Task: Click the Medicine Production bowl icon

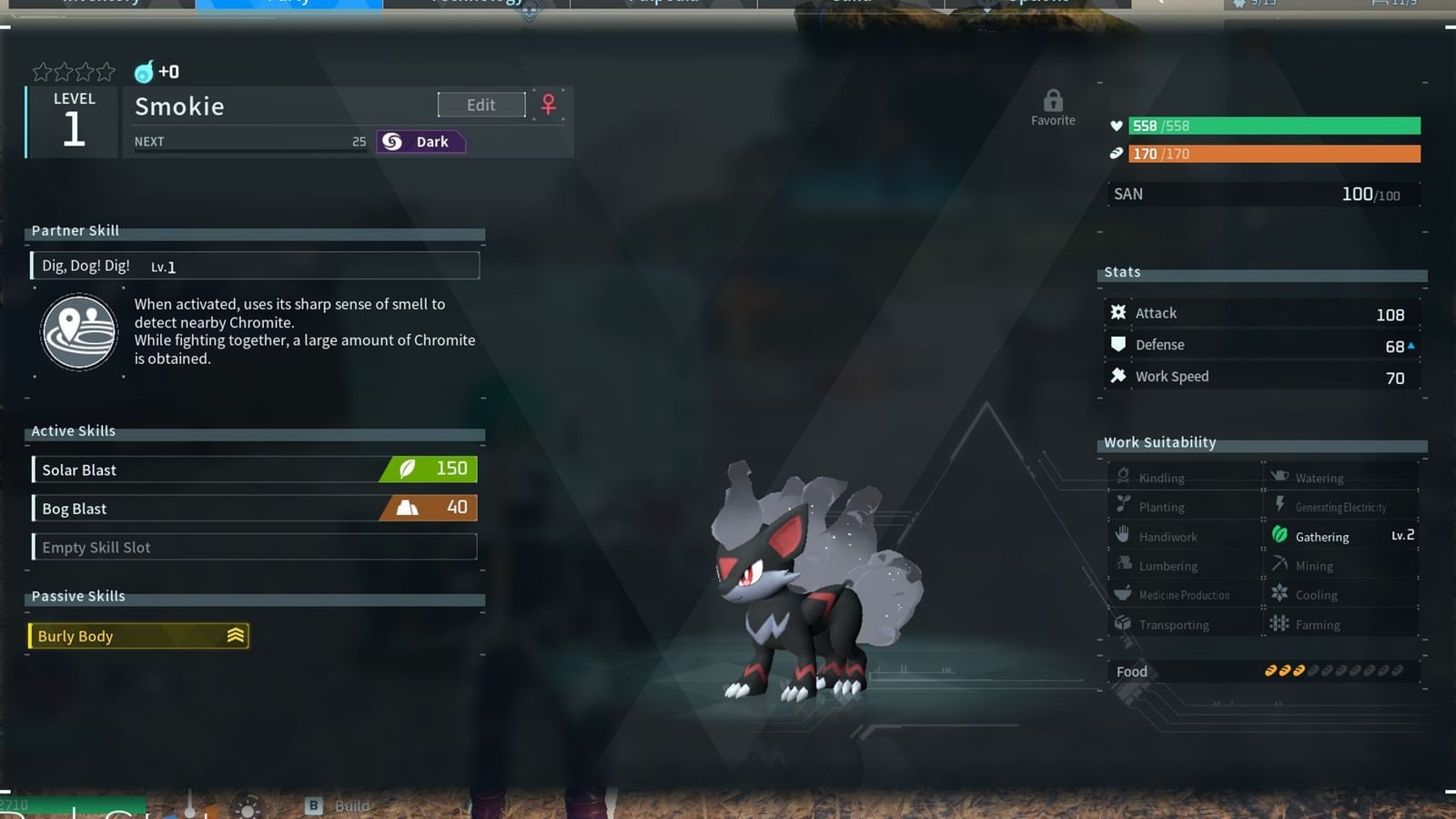Action: pos(1122,594)
